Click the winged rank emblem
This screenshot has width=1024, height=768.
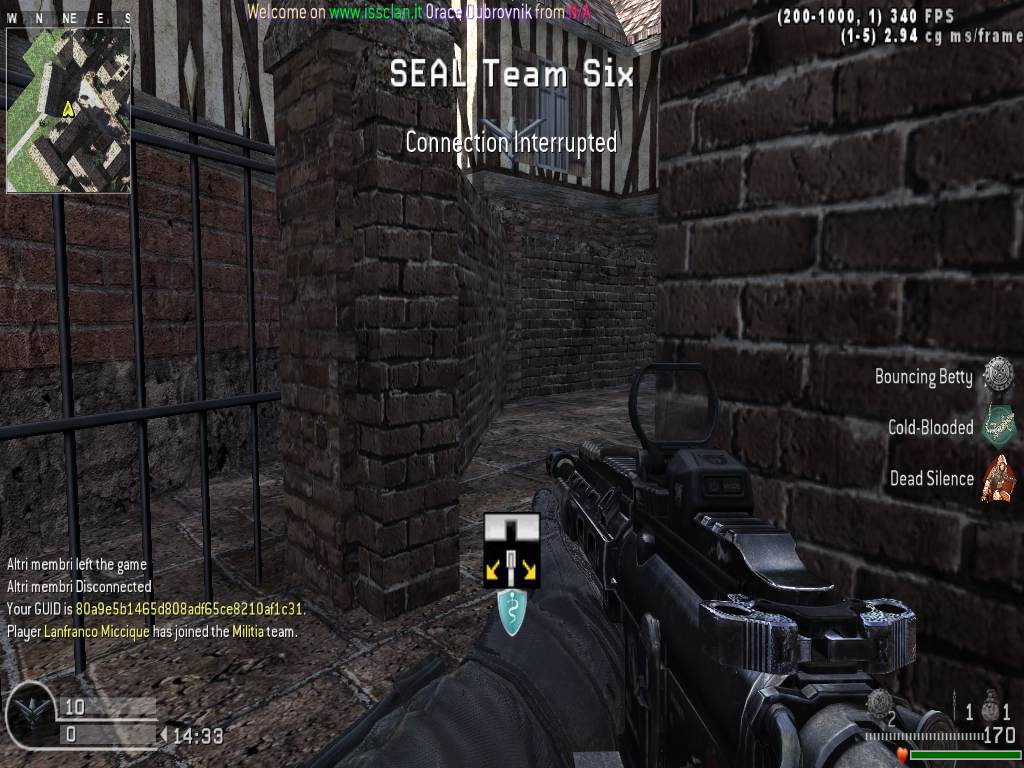coord(29,714)
